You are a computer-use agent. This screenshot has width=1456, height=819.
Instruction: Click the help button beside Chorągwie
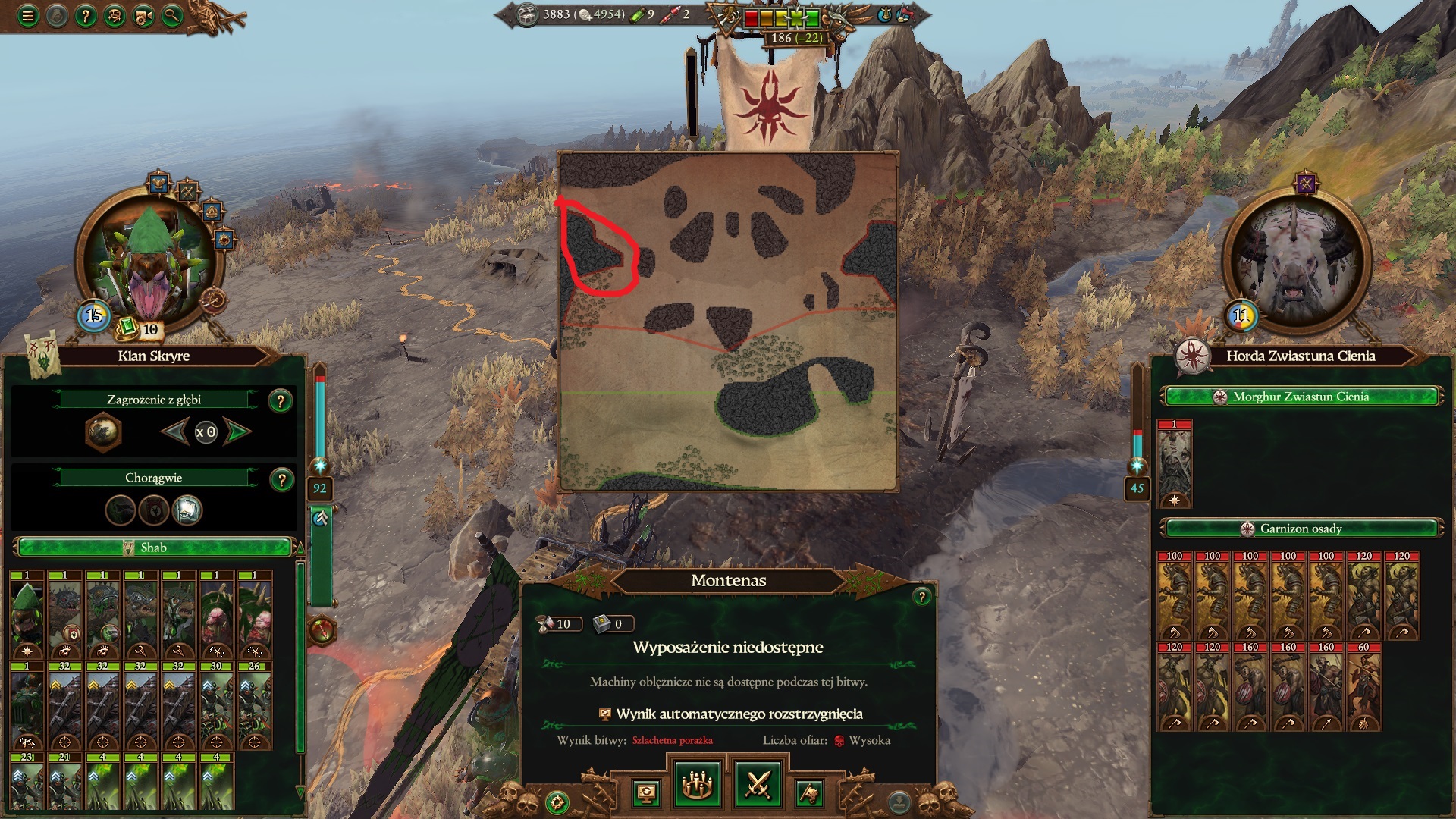[283, 478]
